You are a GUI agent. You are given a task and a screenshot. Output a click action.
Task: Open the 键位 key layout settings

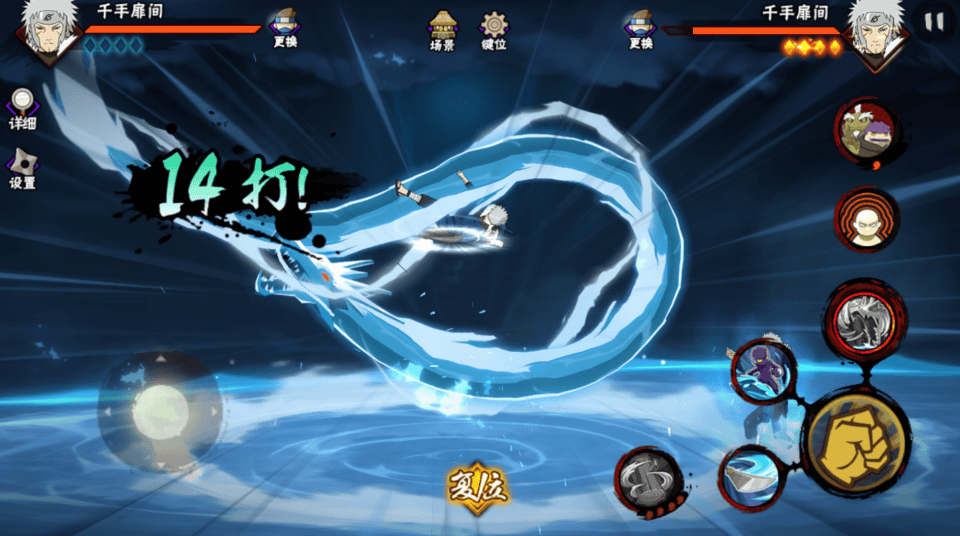(494, 30)
